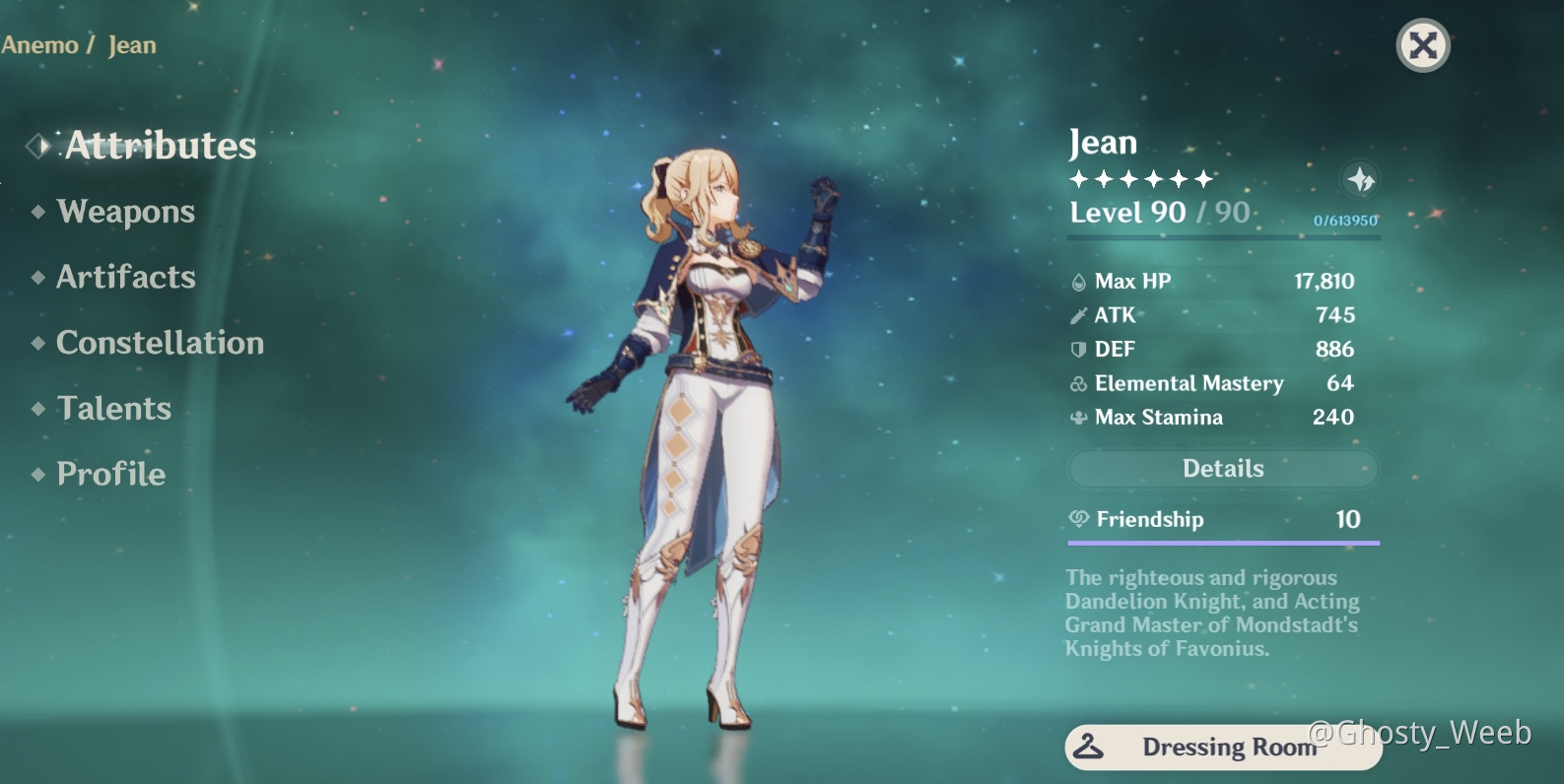Image resolution: width=1564 pixels, height=784 pixels.
Task: Expand the Artifacts section
Action: pyautogui.click(x=126, y=278)
